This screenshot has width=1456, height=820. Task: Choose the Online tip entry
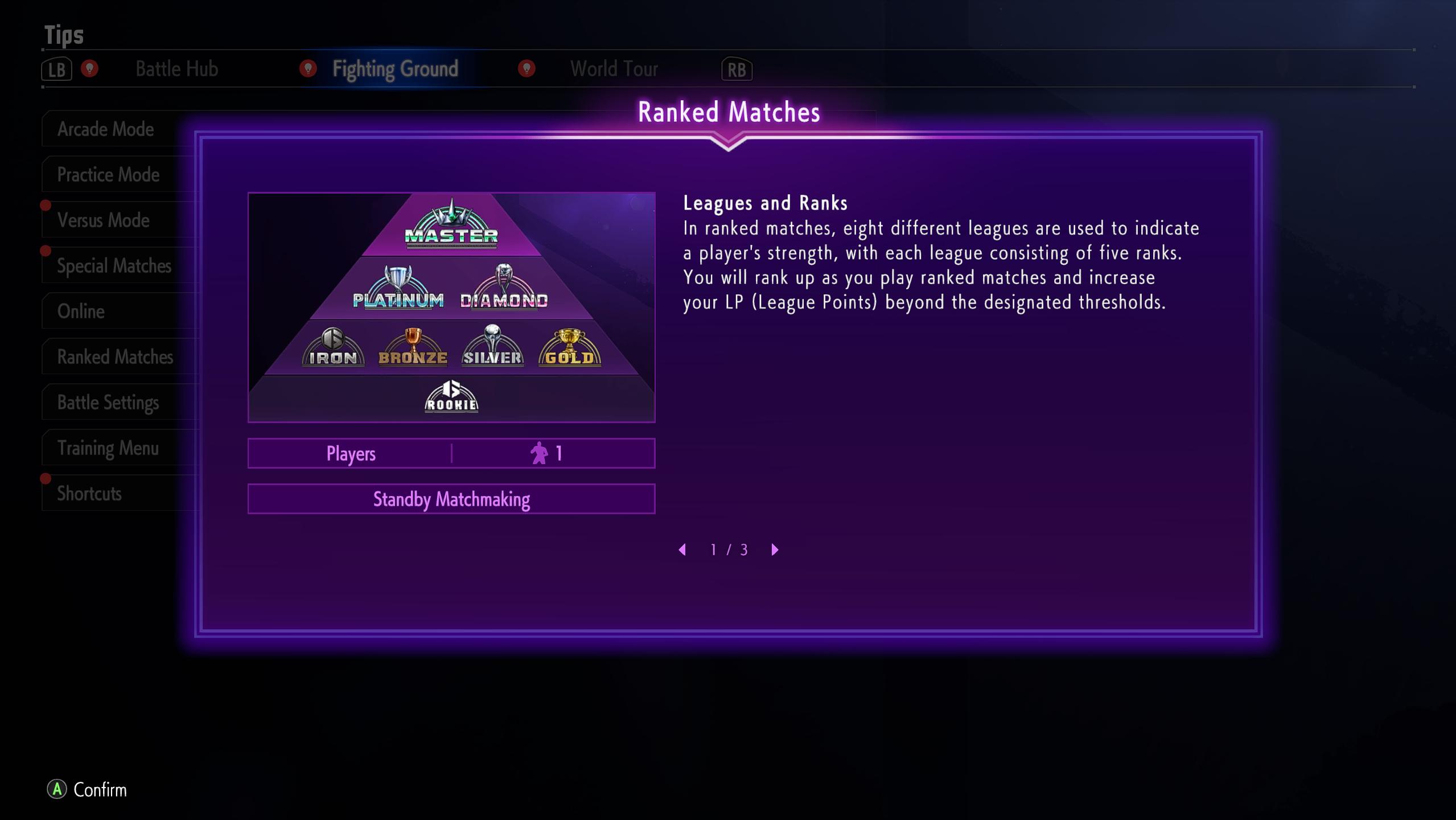pos(81,311)
